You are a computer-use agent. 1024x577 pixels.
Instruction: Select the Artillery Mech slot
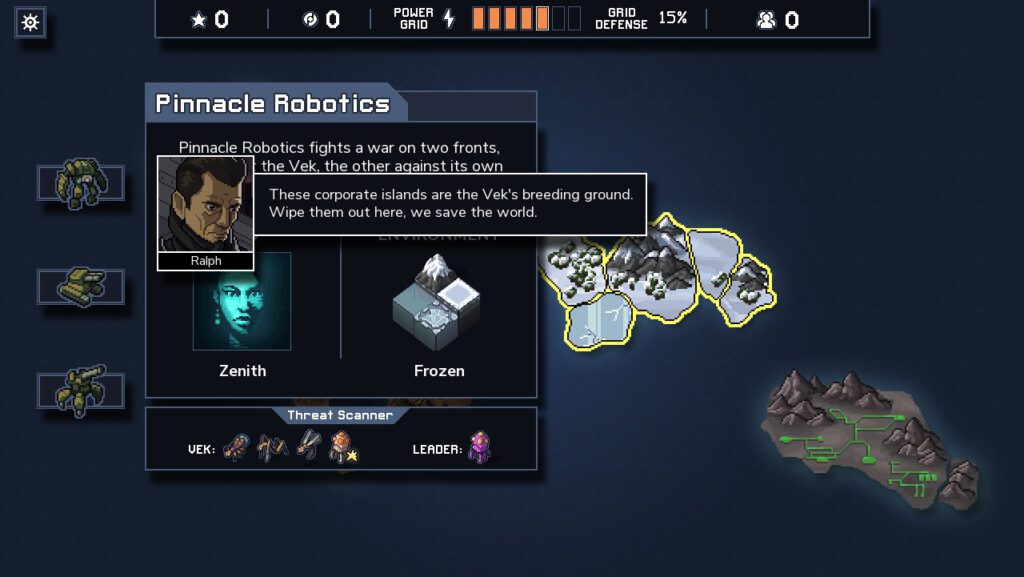81,390
